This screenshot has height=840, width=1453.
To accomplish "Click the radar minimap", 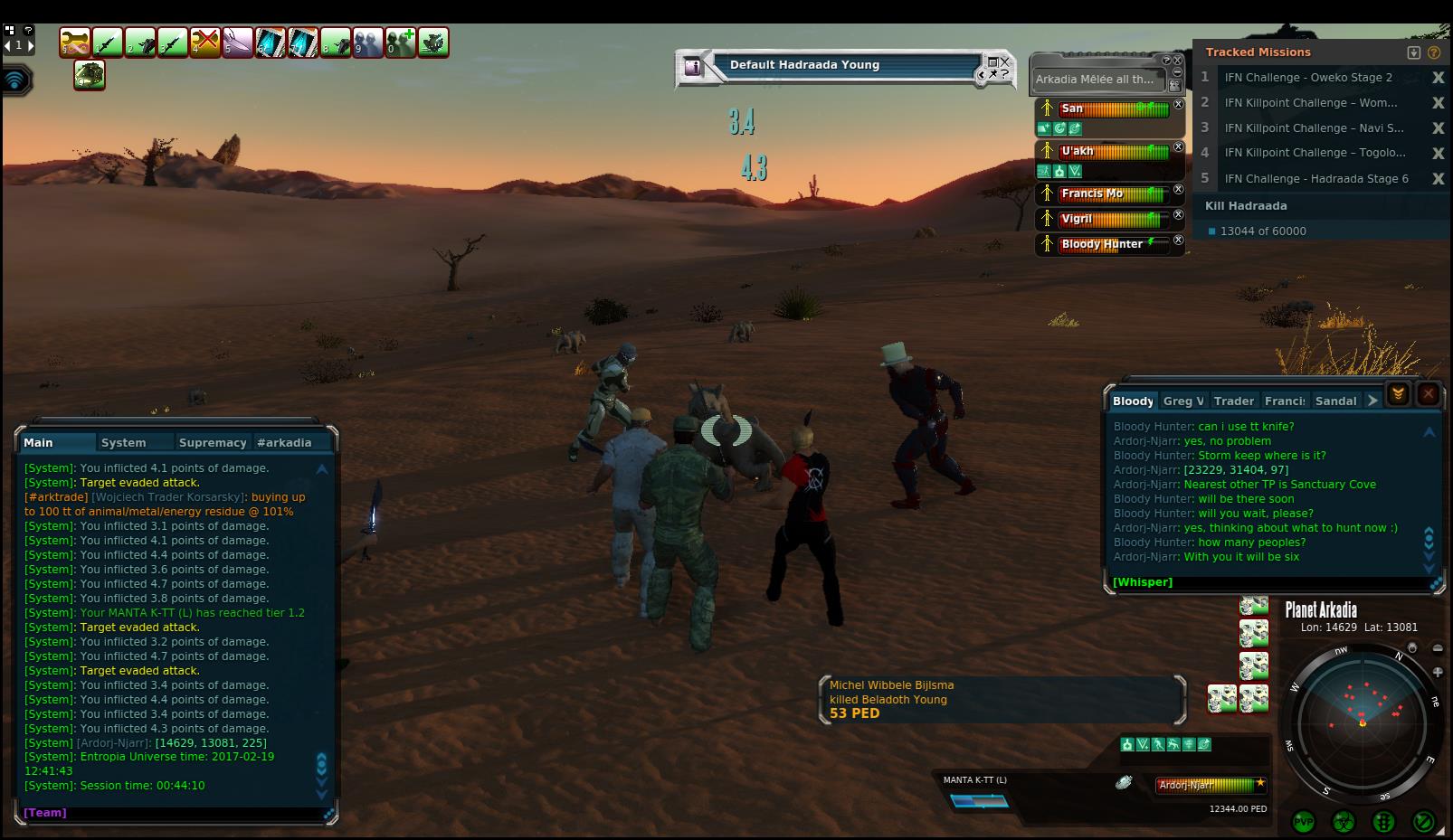I will [x=1362, y=723].
